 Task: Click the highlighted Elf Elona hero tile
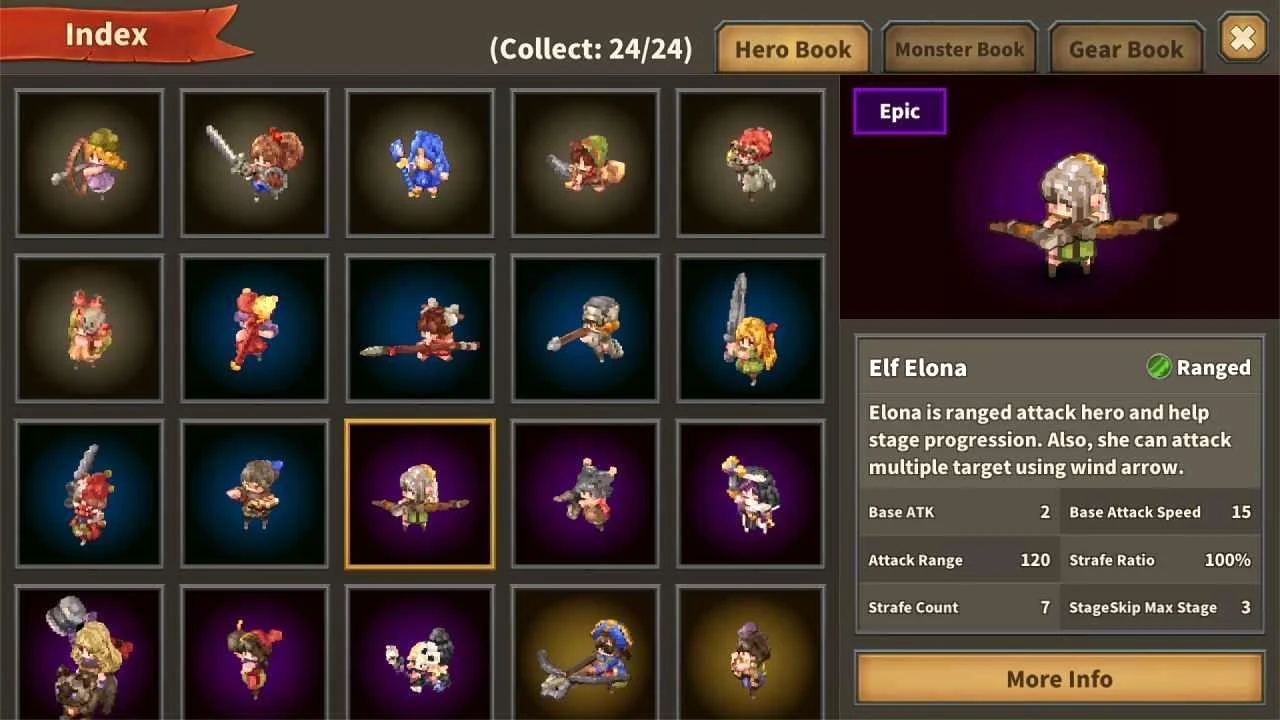420,494
